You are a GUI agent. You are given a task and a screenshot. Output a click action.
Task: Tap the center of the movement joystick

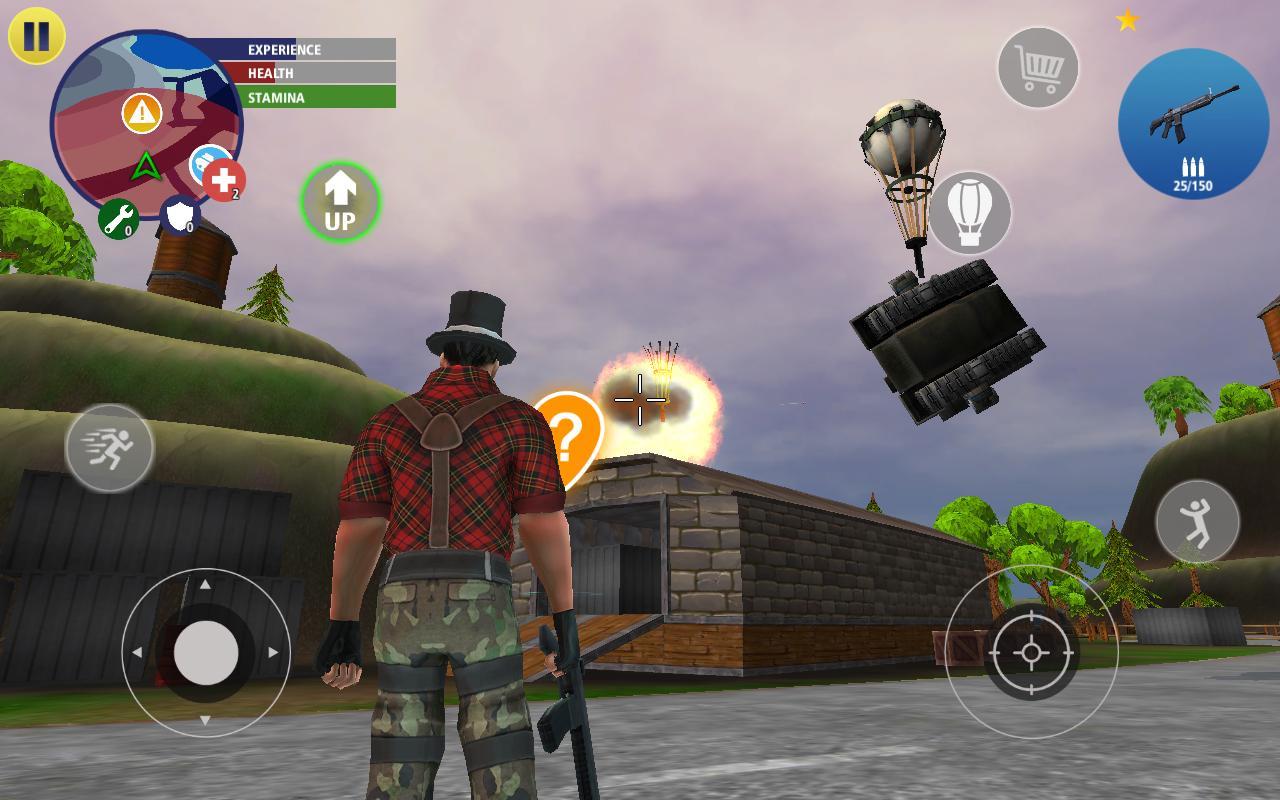pos(207,655)
